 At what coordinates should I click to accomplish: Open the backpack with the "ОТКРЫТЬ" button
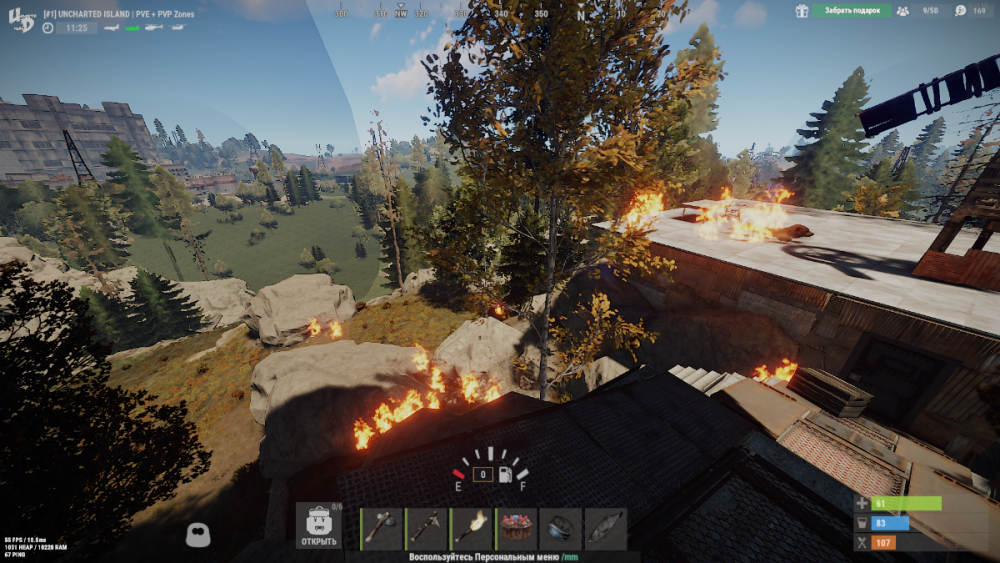pyautogui.click(x=318, y=528)
